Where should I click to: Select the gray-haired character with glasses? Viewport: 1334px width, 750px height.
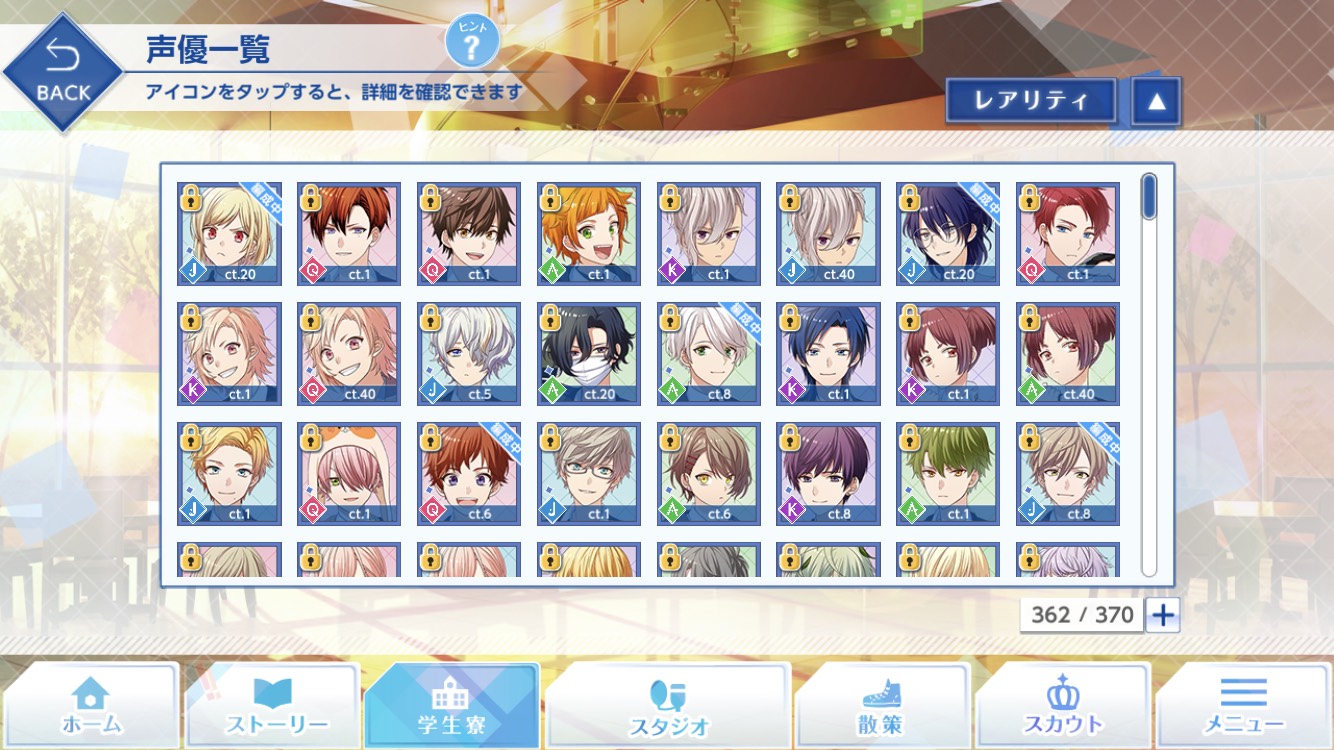pos(589,474)
